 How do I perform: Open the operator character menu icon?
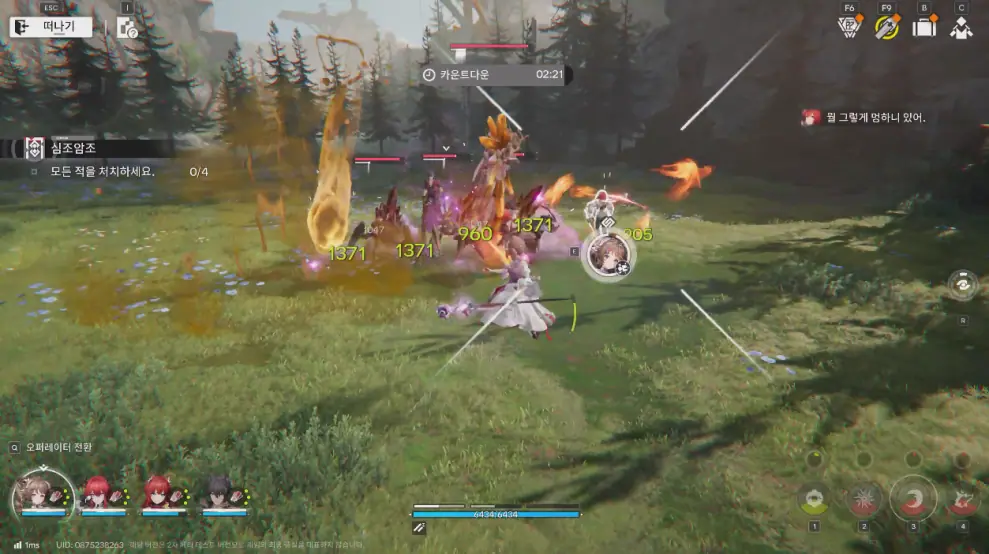point(961,27)
